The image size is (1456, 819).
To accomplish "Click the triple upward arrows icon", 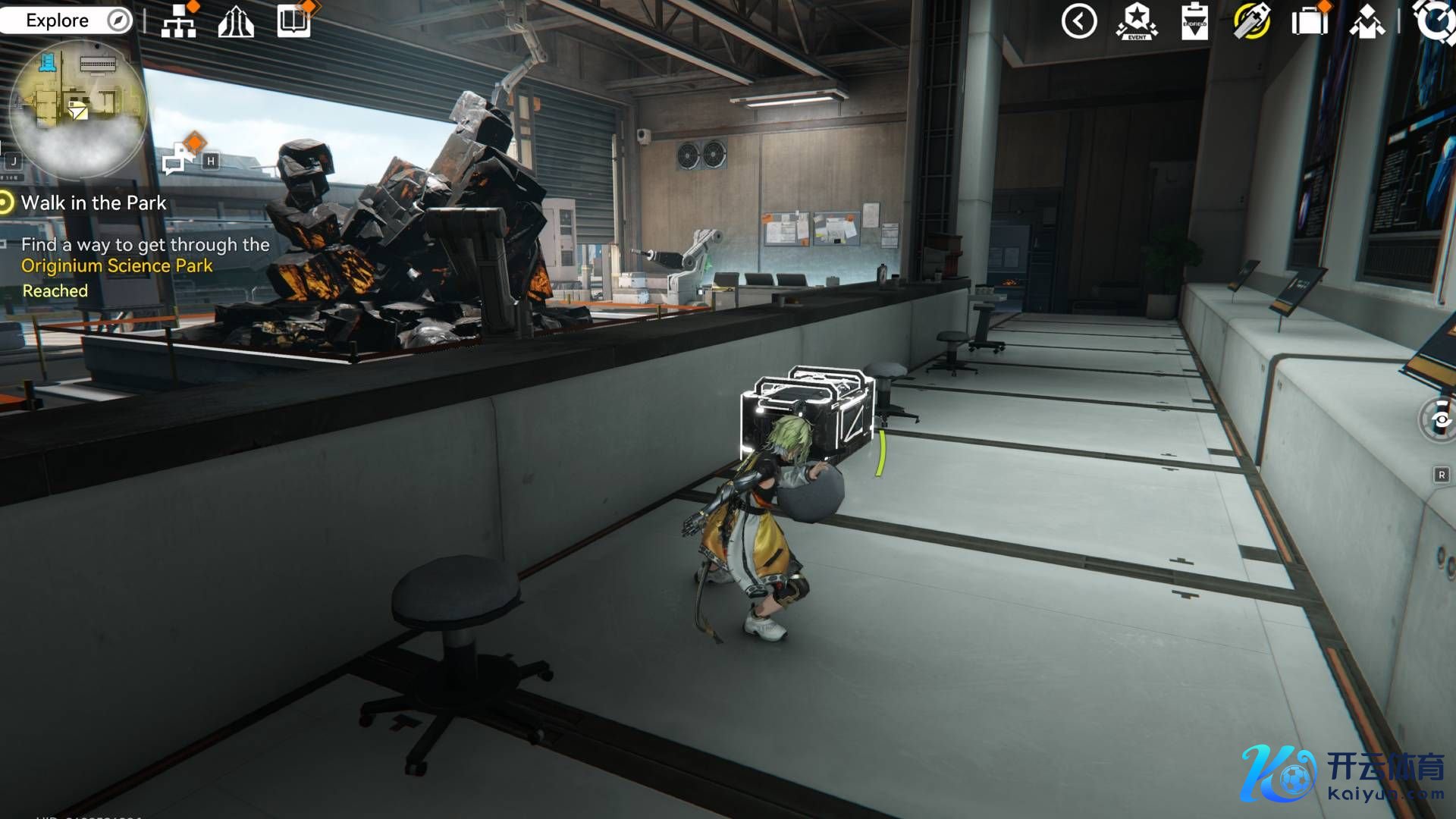I will point(236,22).
